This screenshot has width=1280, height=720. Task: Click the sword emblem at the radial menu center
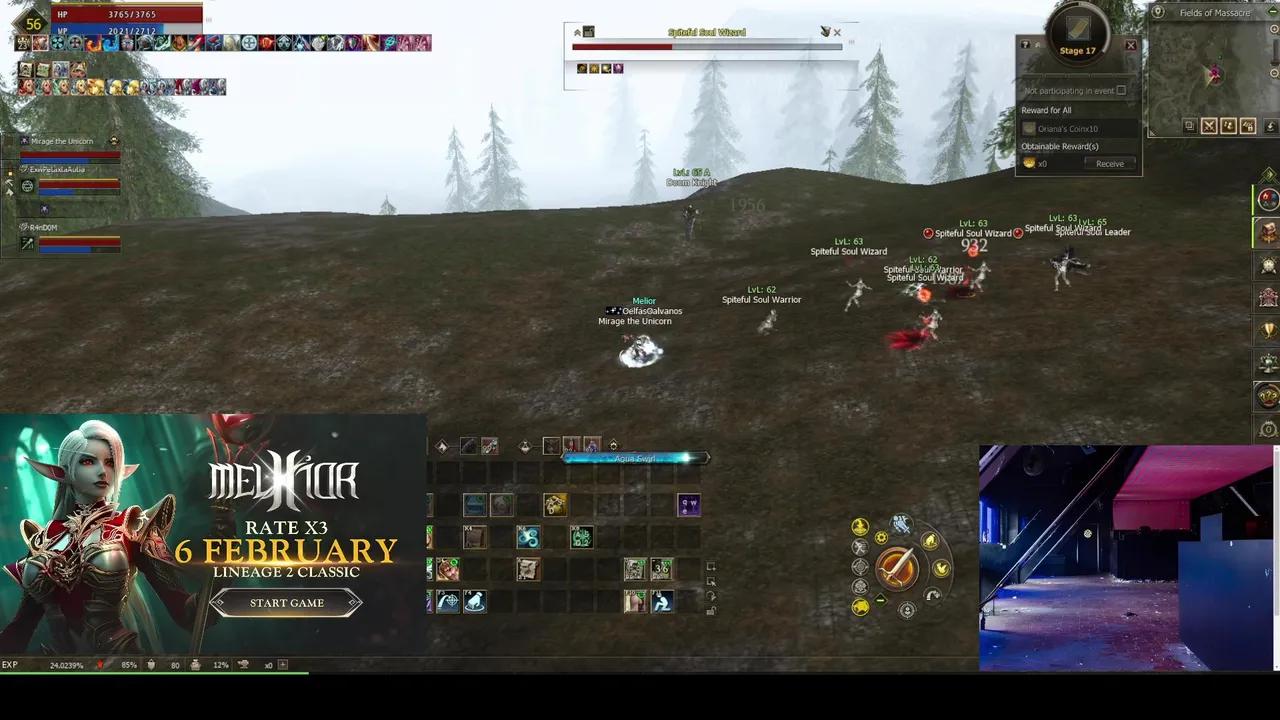click(x=897, y=569)
